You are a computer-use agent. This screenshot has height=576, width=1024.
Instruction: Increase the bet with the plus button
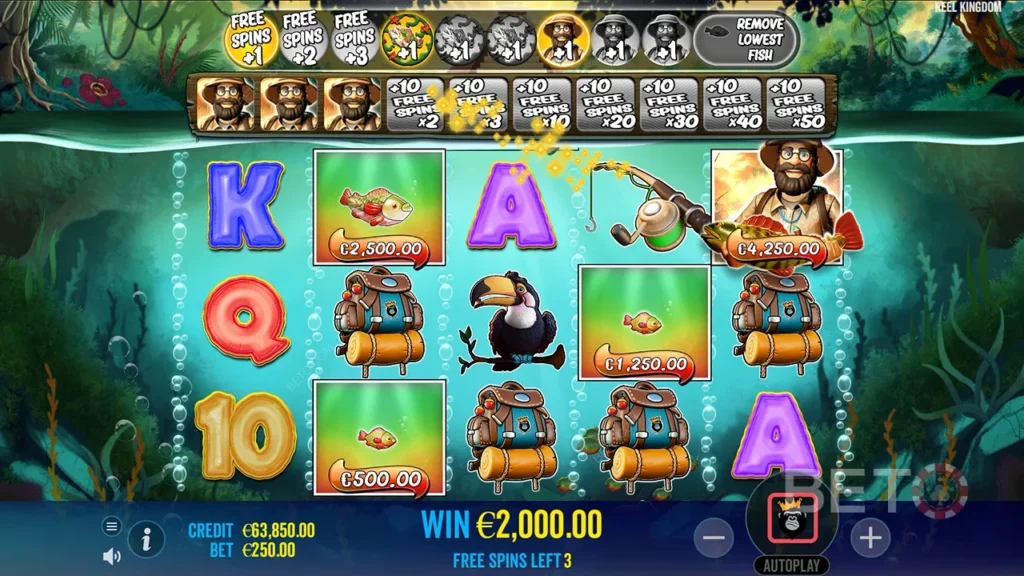870,538
